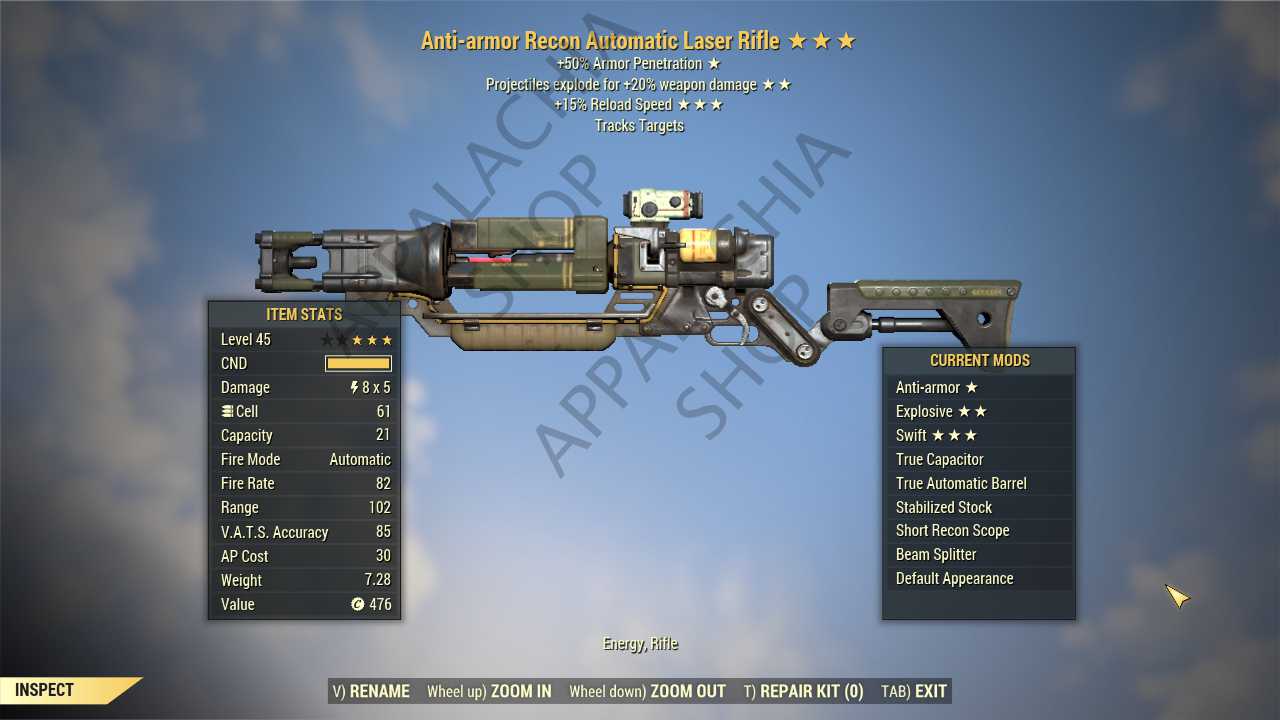
Task: Exit the weapon inspect screen
Action: pos(914,691)
